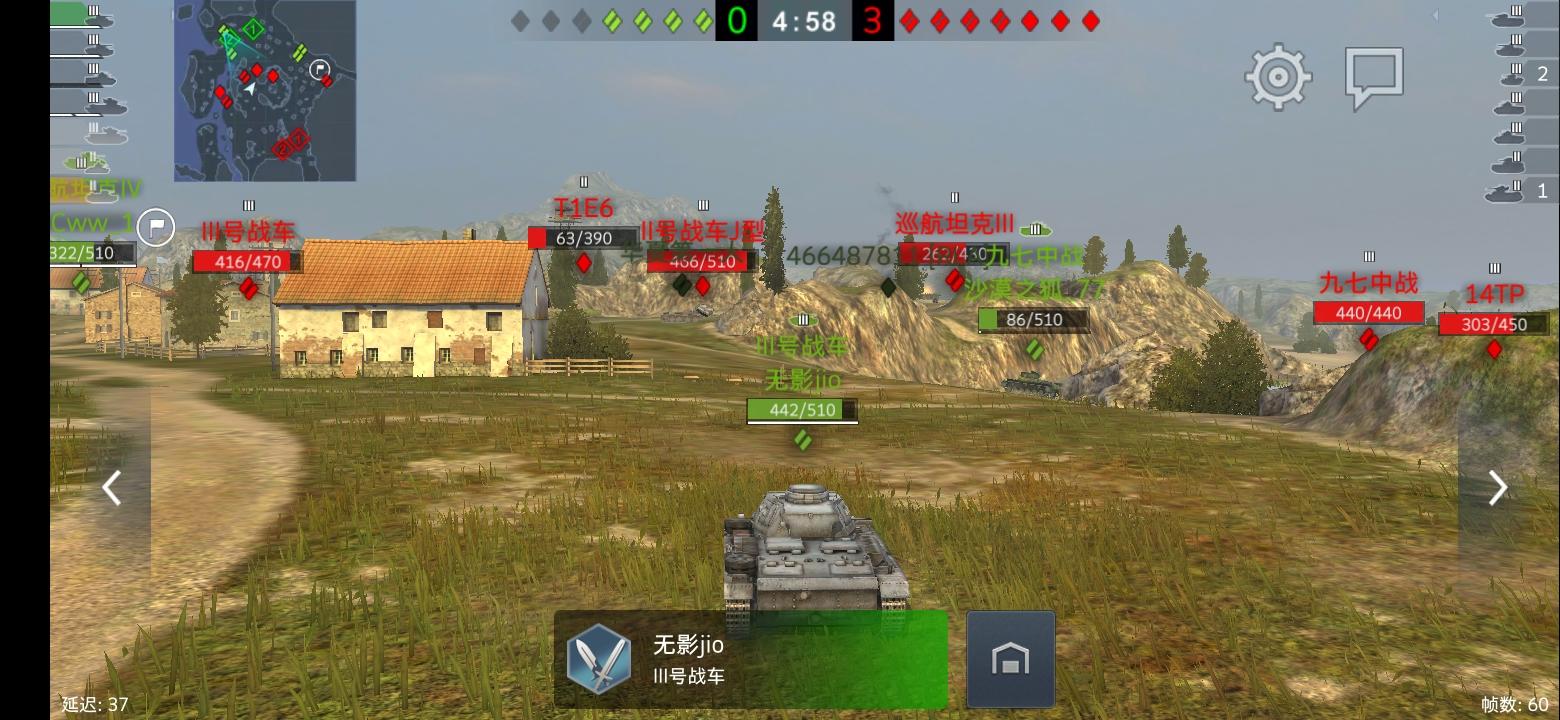The height and width of the screenshot is (720, 1560).
Task: Tap the 无影jio player banner at bottom
Action: click(x=750, y=658)
